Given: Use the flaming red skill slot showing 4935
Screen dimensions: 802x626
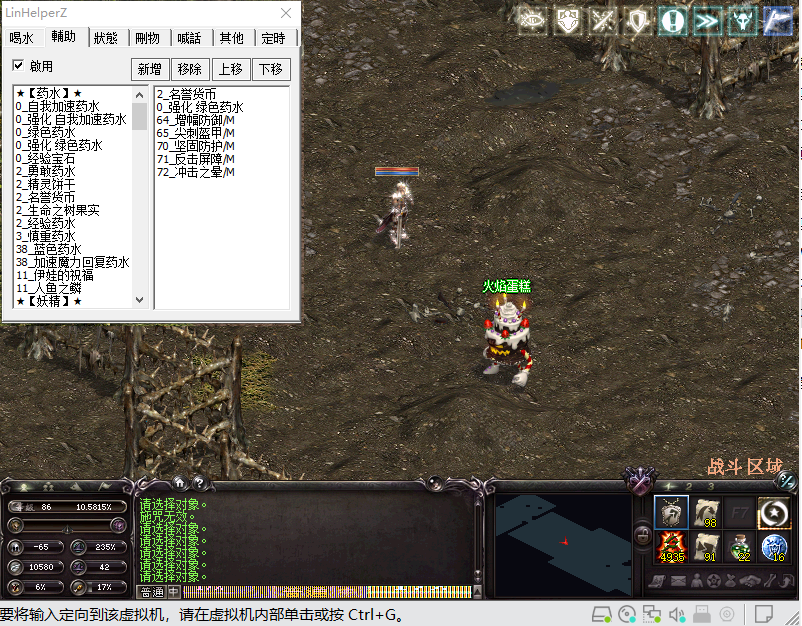Looking at the screenshot, I should pos(670,546).
